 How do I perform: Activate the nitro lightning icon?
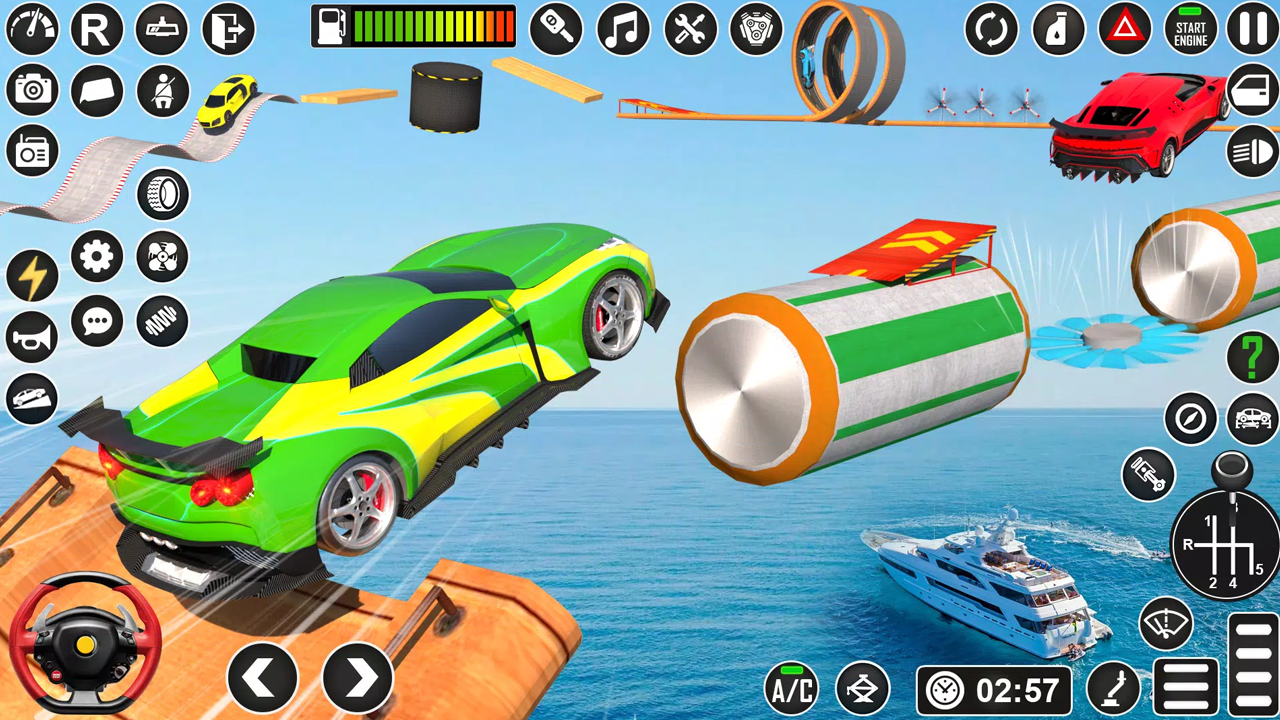[33, 273]
